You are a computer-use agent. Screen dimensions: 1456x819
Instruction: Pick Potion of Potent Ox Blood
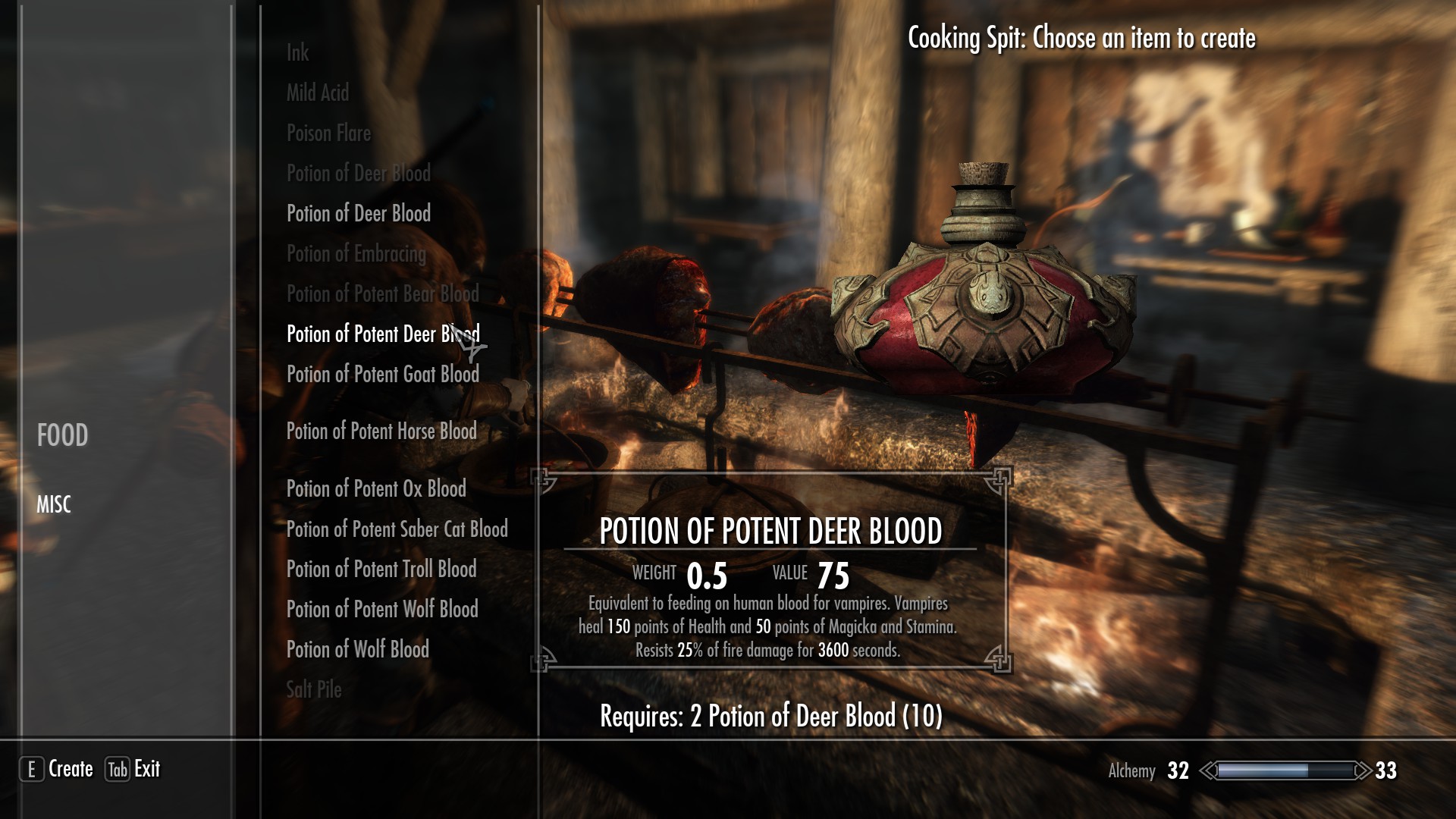click(x=376, y=489)
